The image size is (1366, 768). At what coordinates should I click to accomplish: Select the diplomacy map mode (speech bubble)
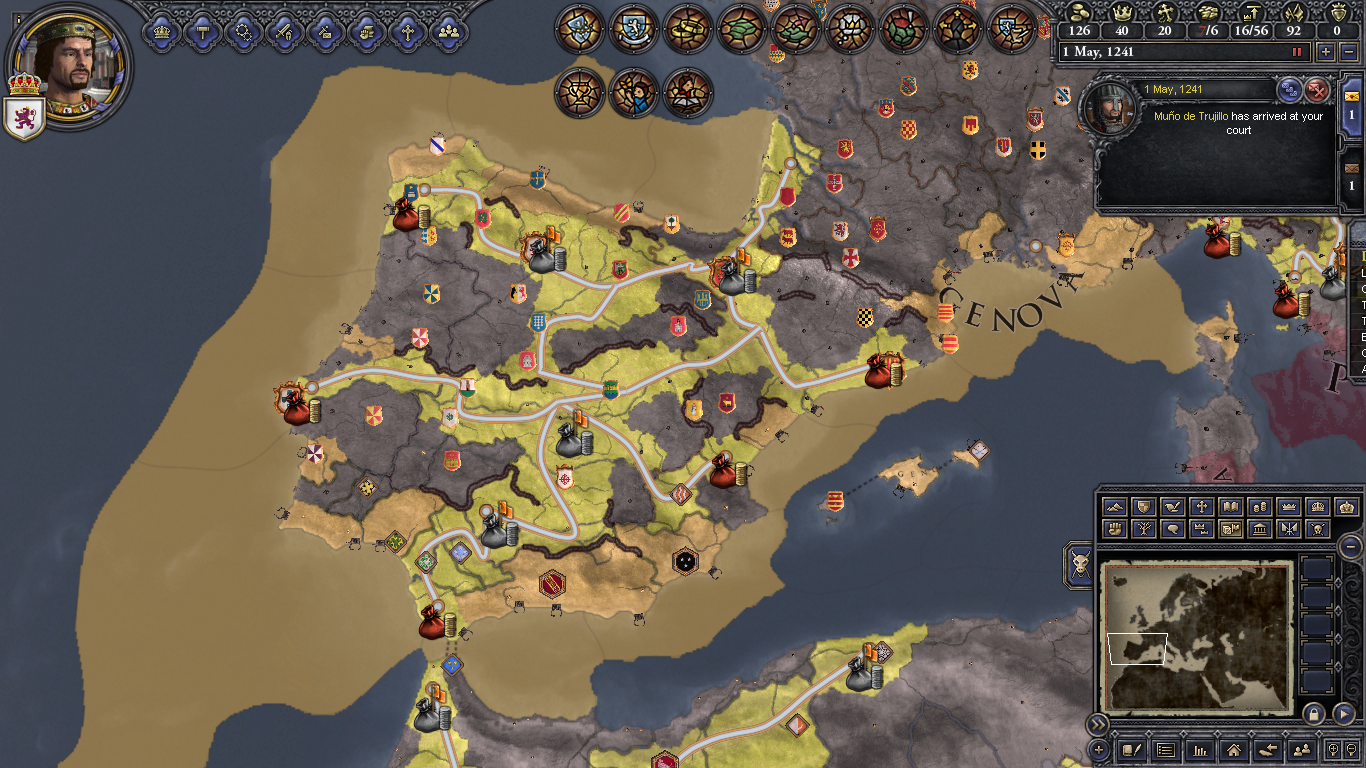coord(1172,528)
